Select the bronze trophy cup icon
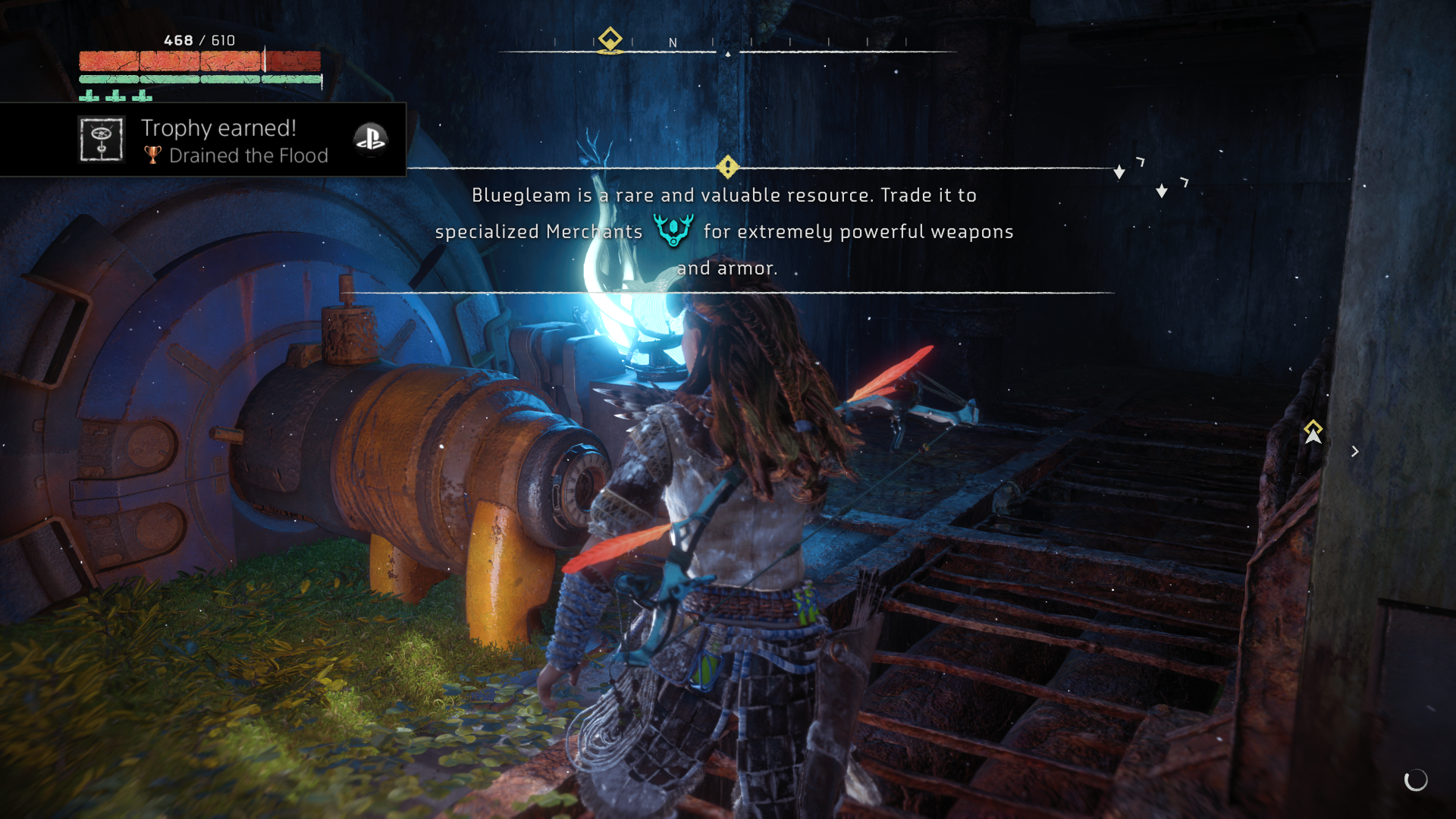 pos(151,155)
